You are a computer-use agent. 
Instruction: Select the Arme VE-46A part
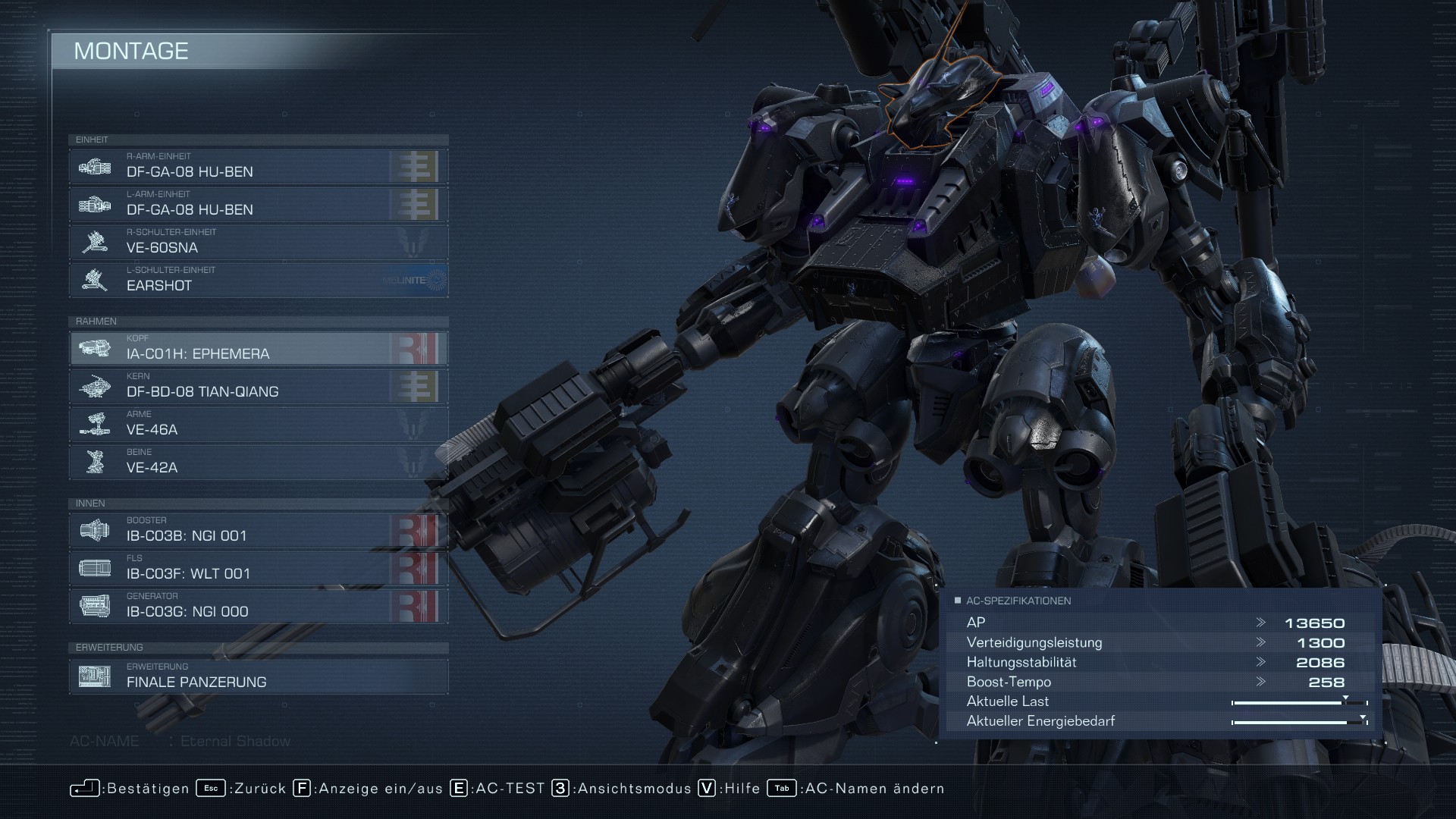[258, 424]
